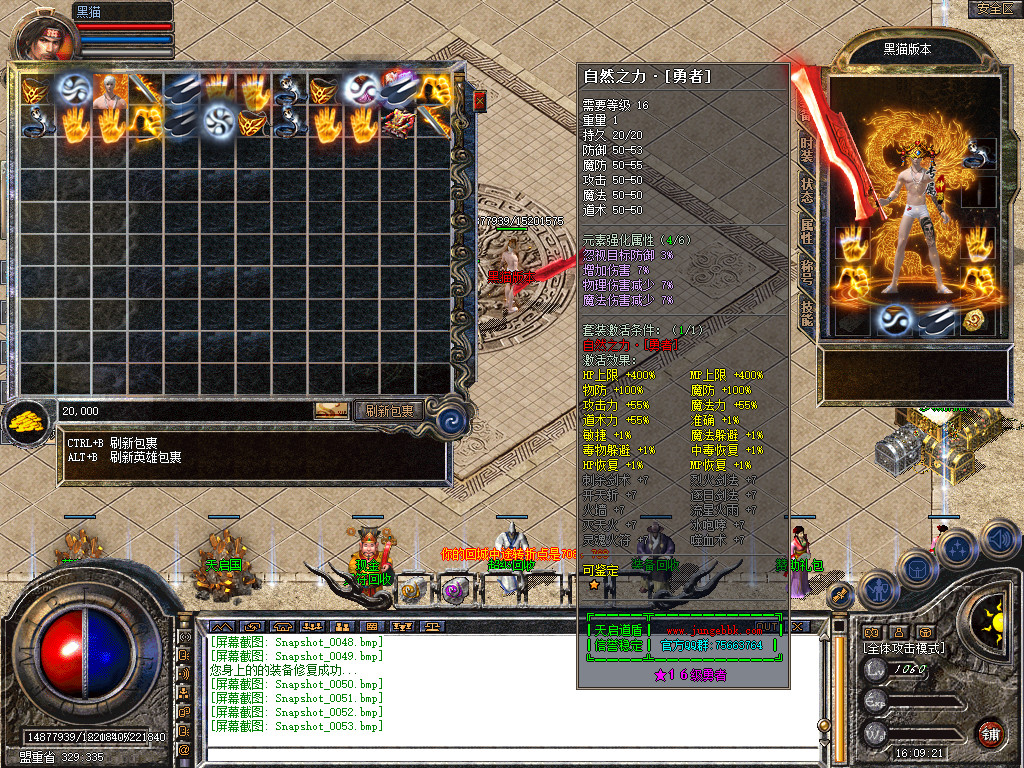This screenshot has width=1024, height=768.
Task: Click the 安全区 safe zone label
Action: coord(992,9)
